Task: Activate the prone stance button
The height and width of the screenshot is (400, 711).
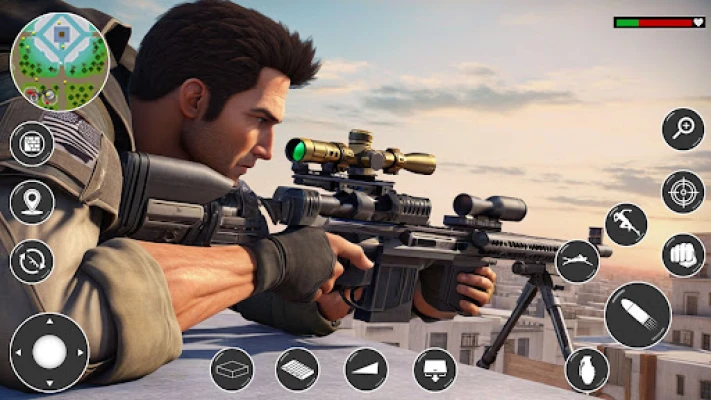Action: point(577,261)
